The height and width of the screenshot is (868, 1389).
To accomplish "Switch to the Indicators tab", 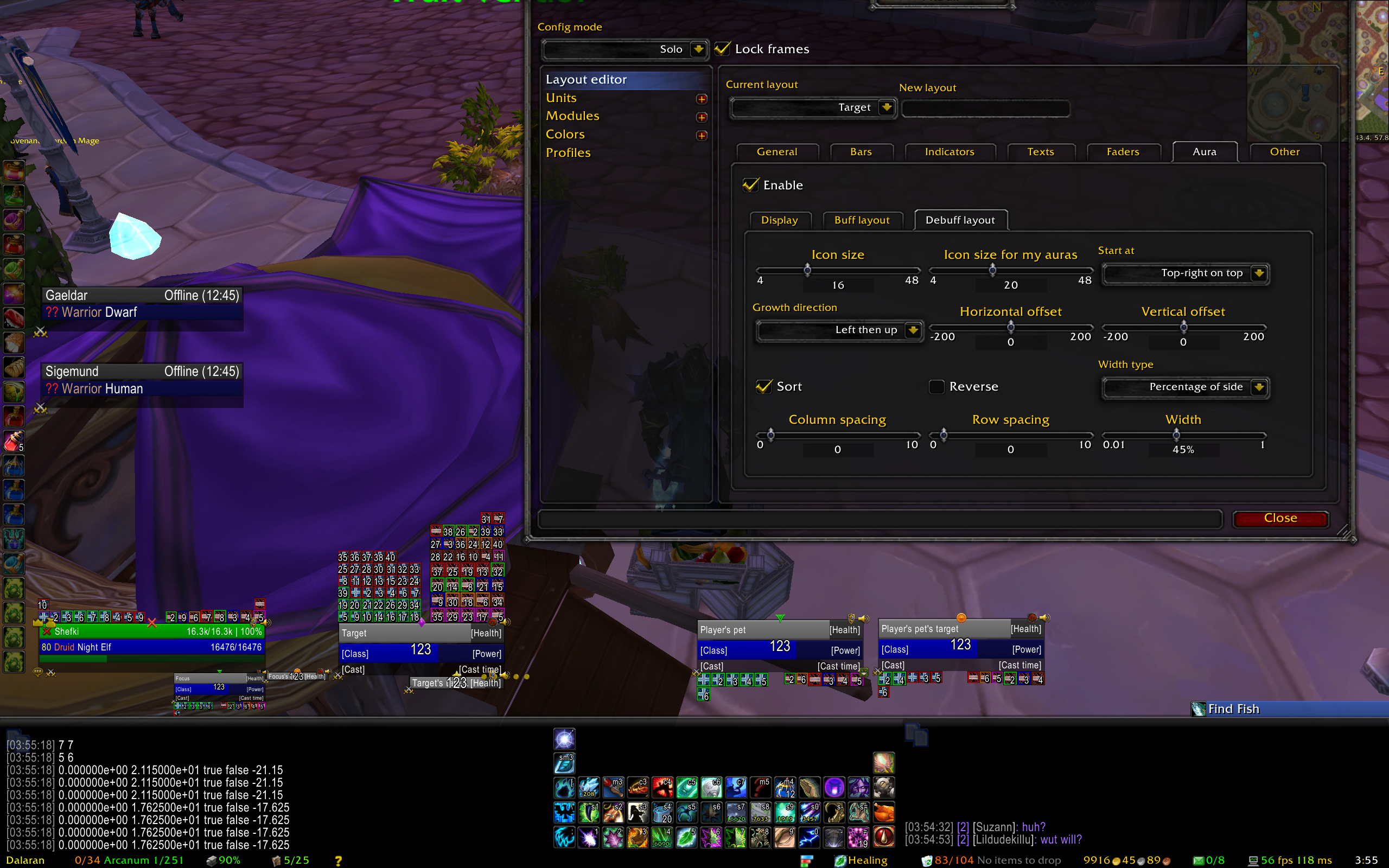I will 950,152.
